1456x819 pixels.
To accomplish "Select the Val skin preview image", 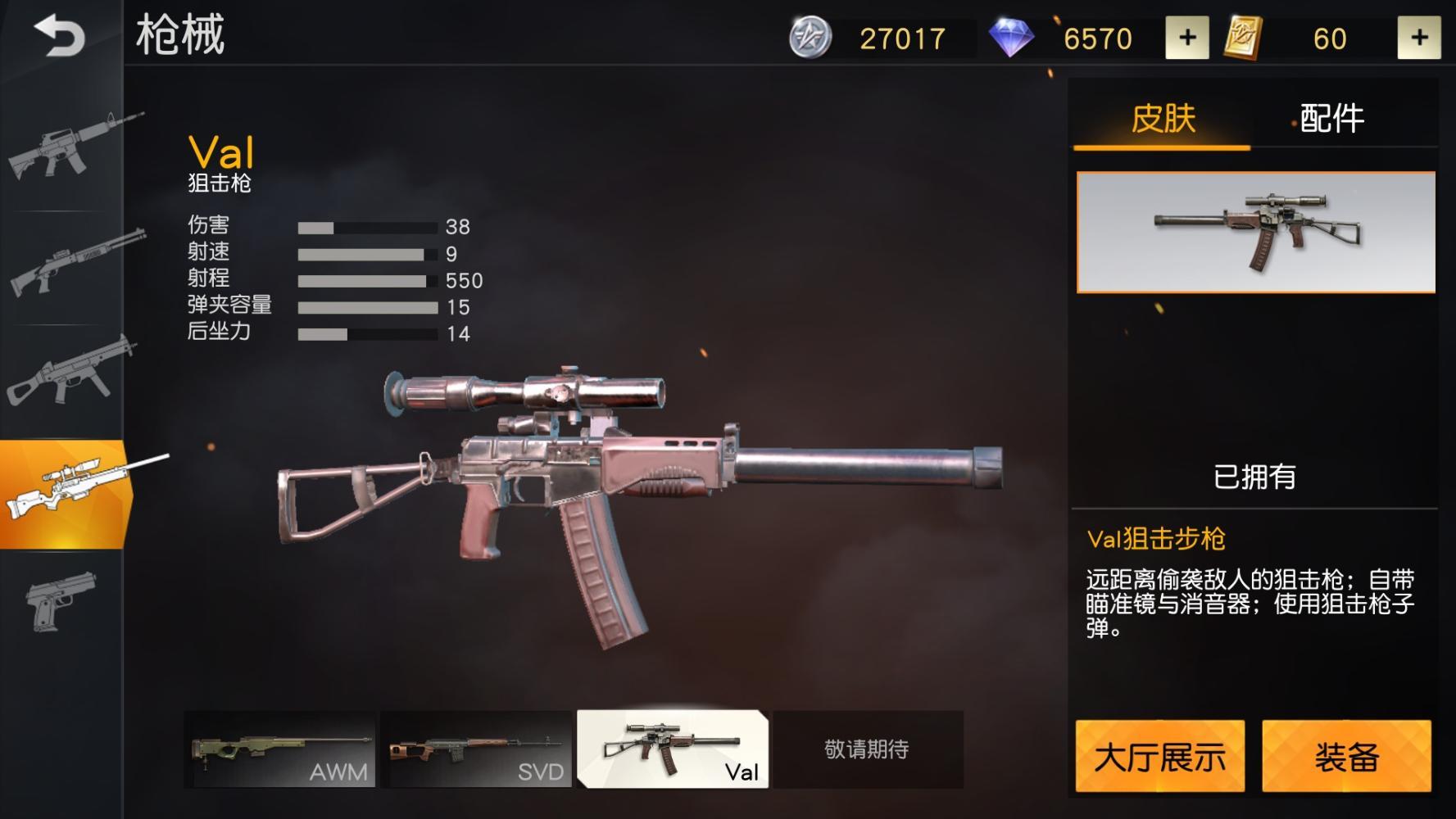I will (x=1256, y=233).
